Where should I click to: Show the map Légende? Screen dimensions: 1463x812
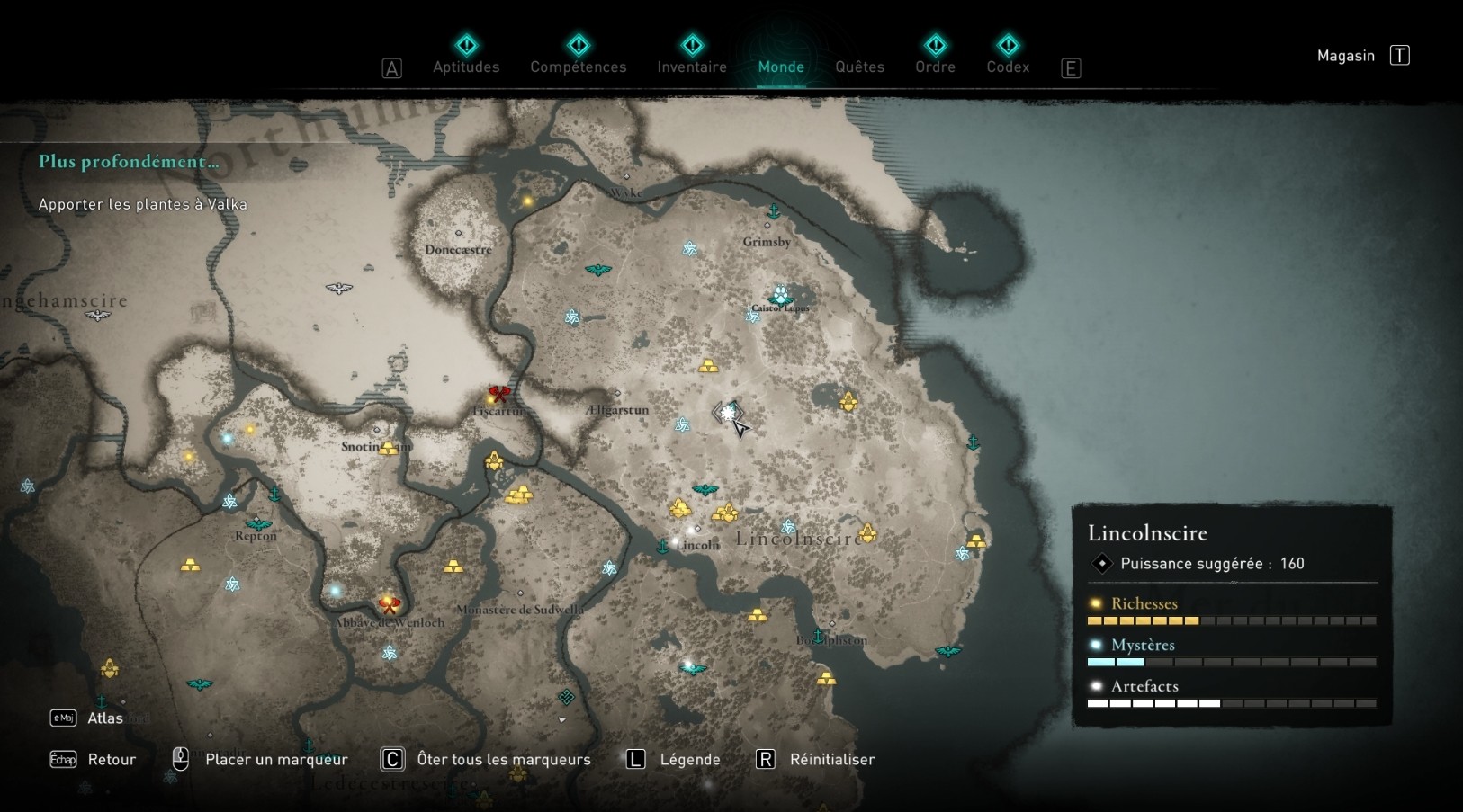point(689,759)
